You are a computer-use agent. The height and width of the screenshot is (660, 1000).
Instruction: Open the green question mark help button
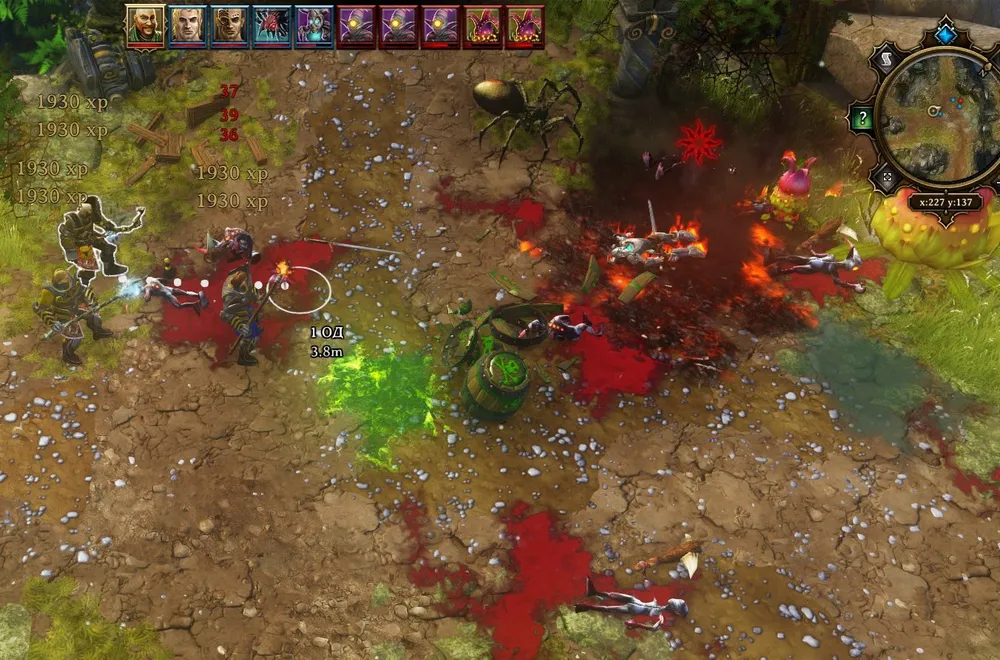click(861, 117)
